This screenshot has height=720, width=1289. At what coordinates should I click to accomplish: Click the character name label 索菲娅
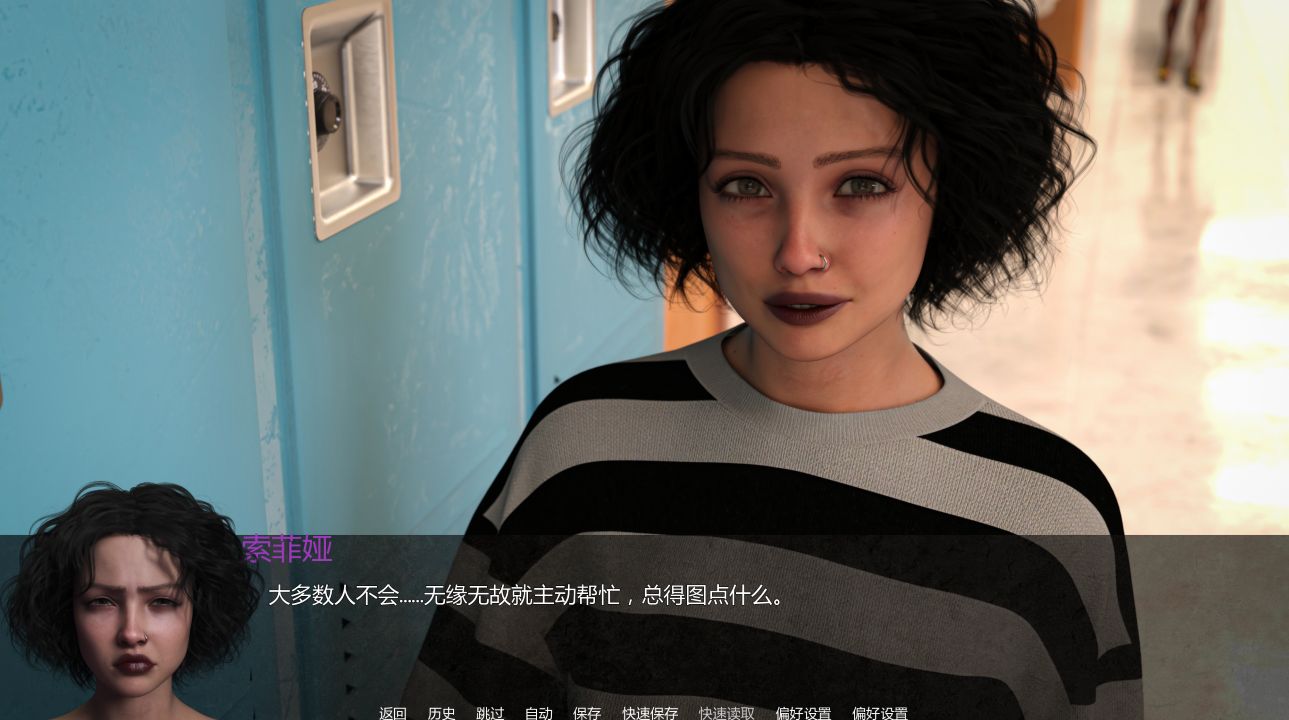[x=286, y=551]
